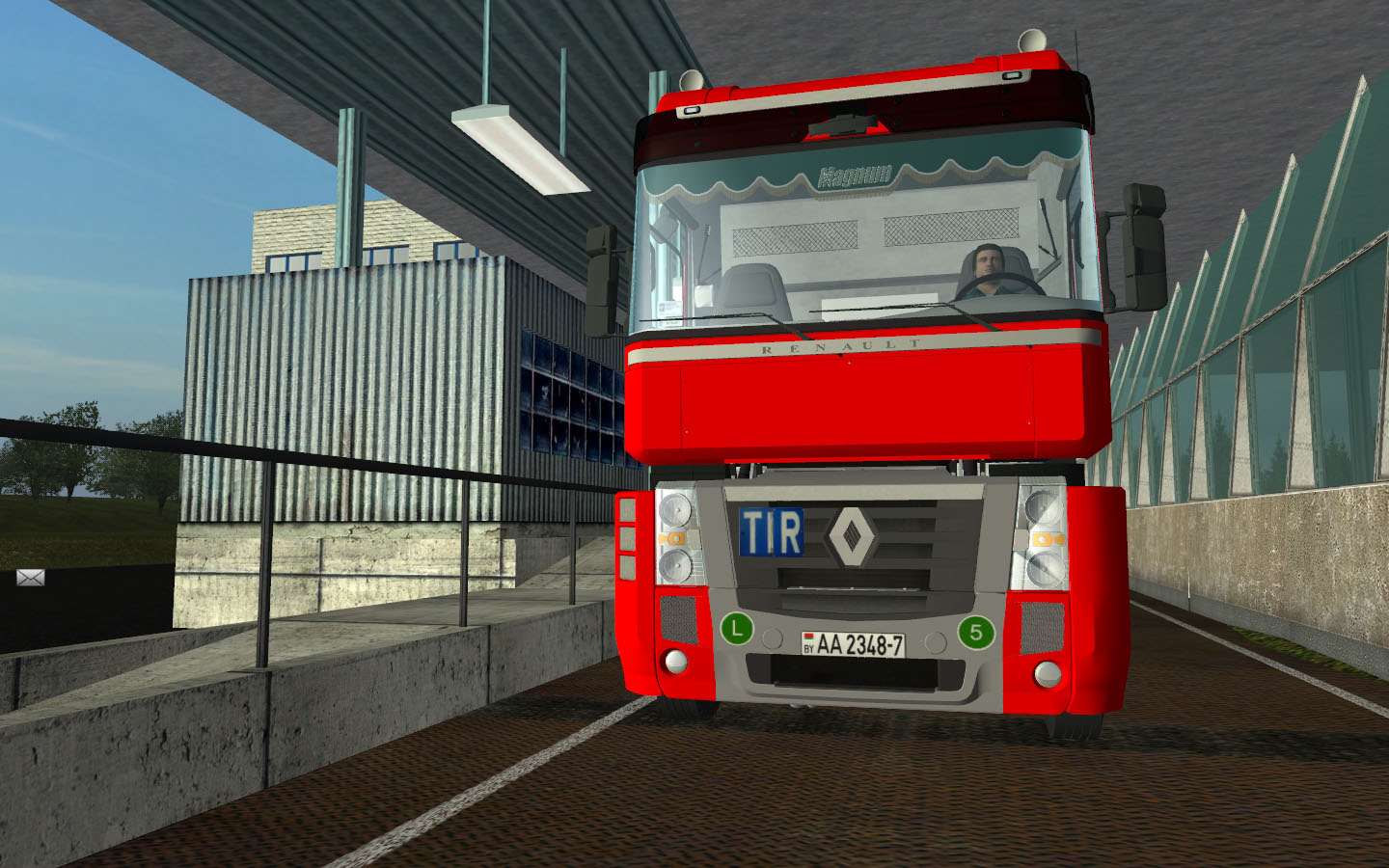The height and width of the screenshot is (868, 1389).
Task: Open the mail envelope notification
Action: click(30, 578)
